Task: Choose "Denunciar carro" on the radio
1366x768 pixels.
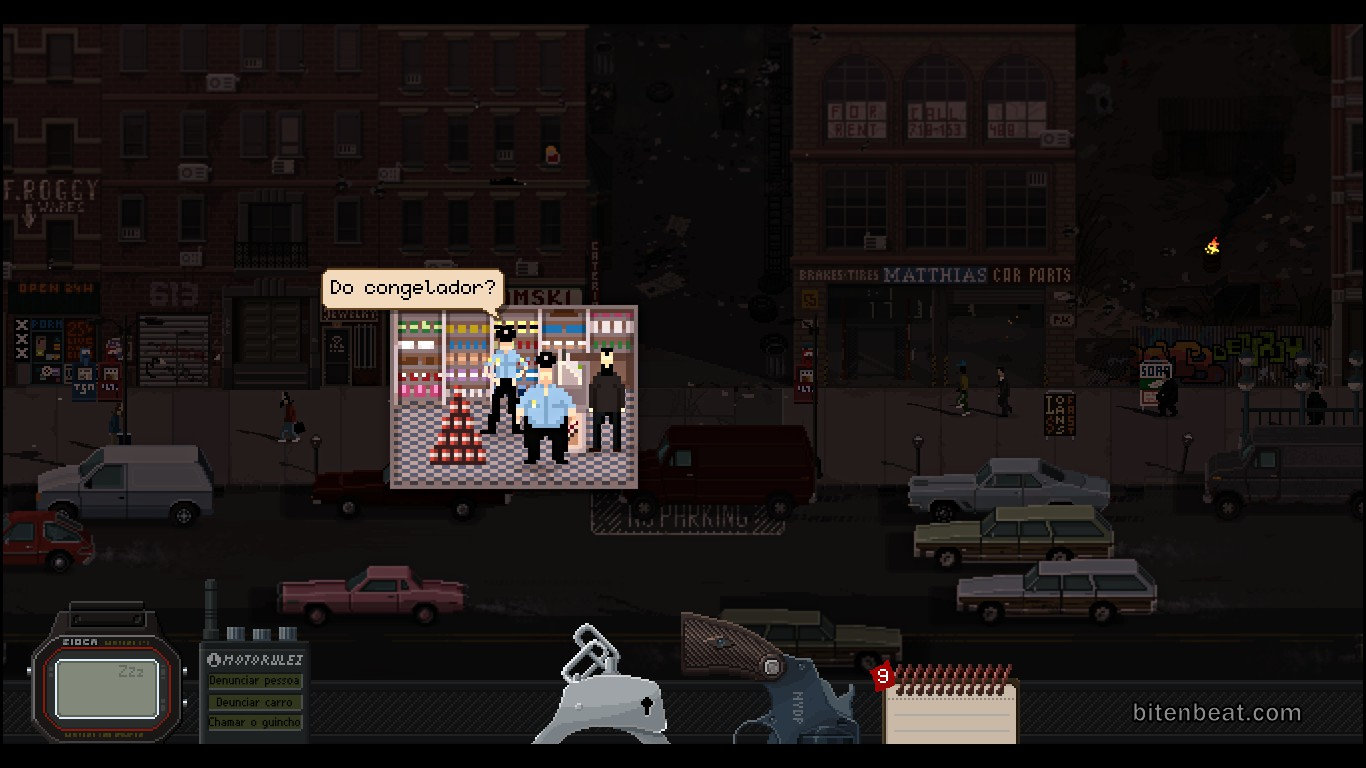Action: point(254,702)
